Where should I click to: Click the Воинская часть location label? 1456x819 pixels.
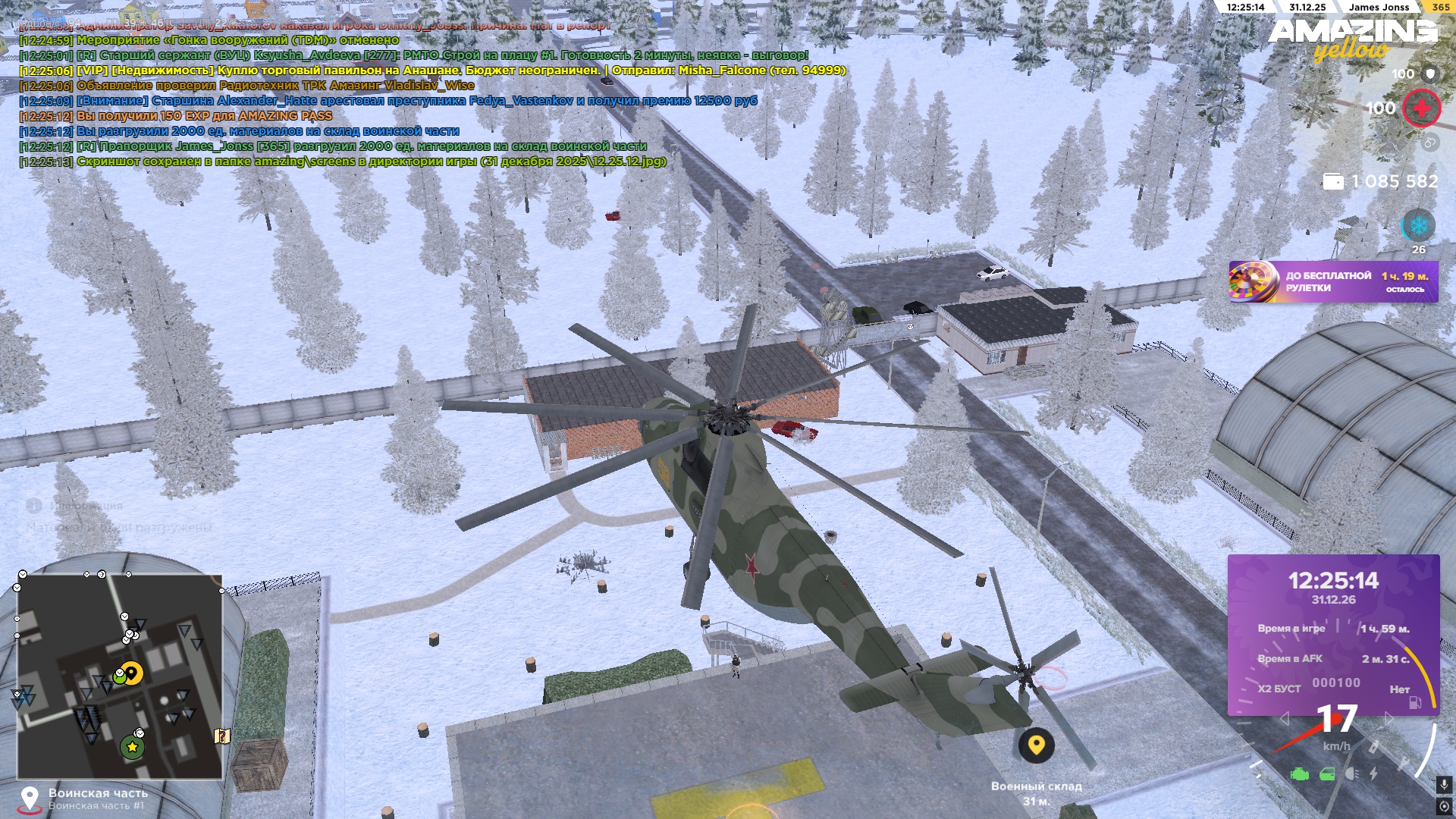(x=98, y=793)
